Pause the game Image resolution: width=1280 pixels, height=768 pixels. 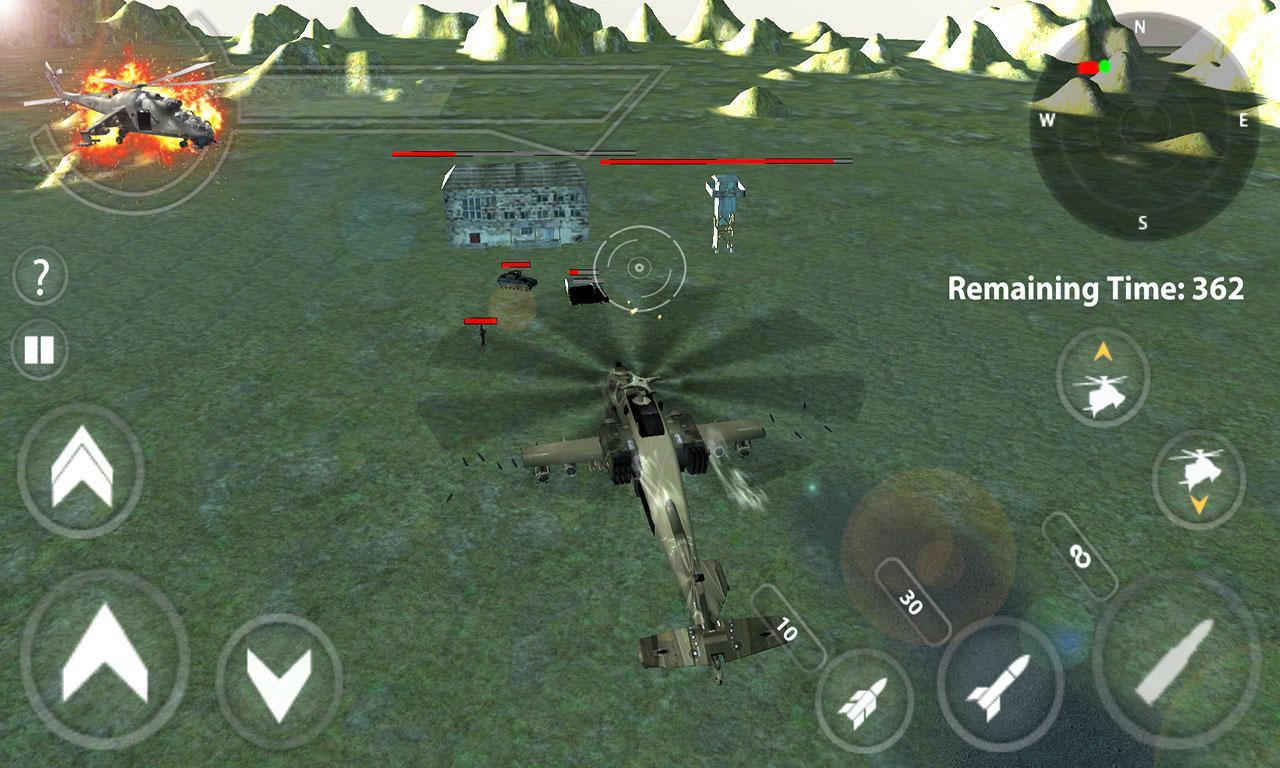[x=40, y=348]
